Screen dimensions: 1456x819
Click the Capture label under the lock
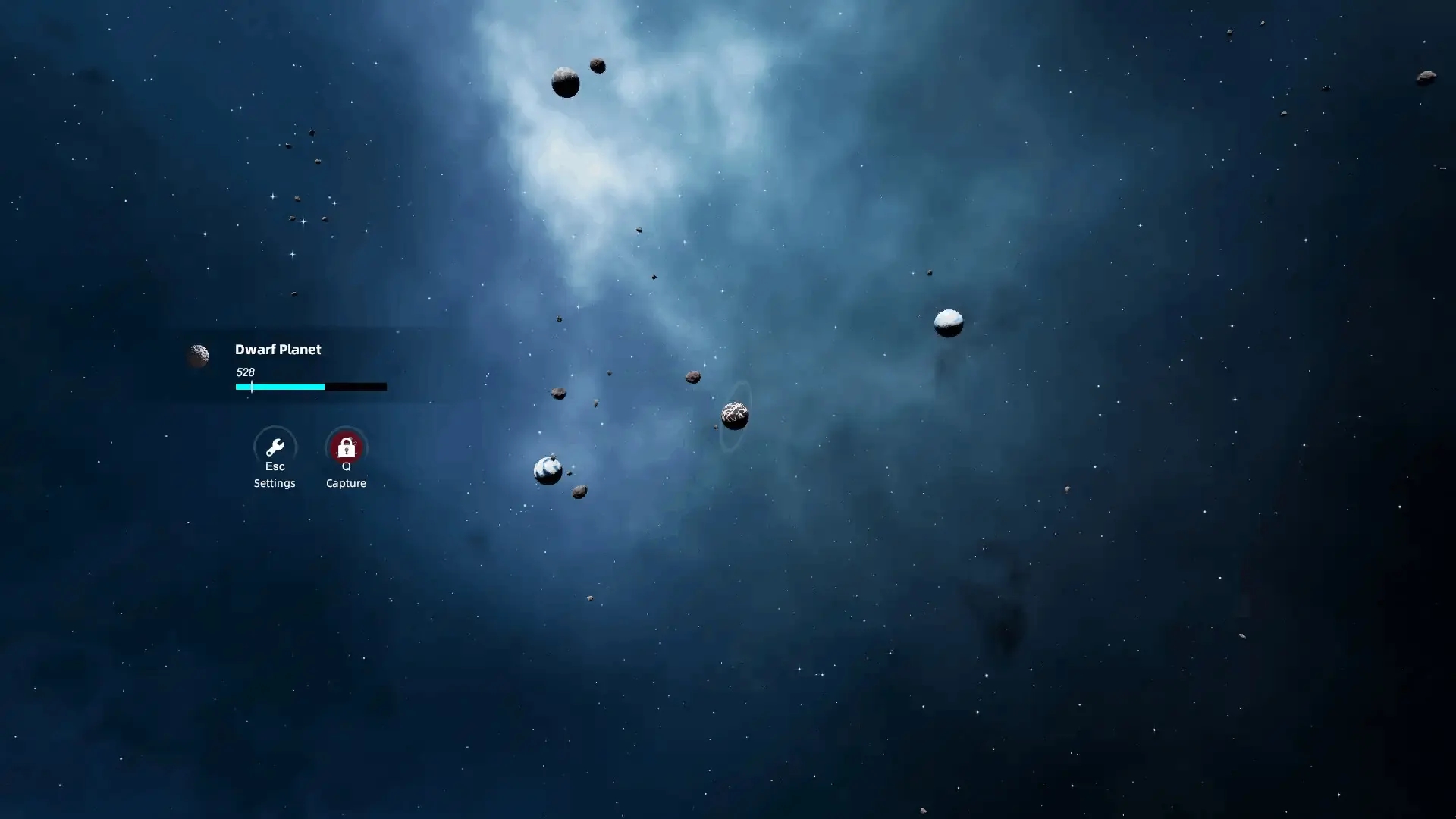click(346, 483)
